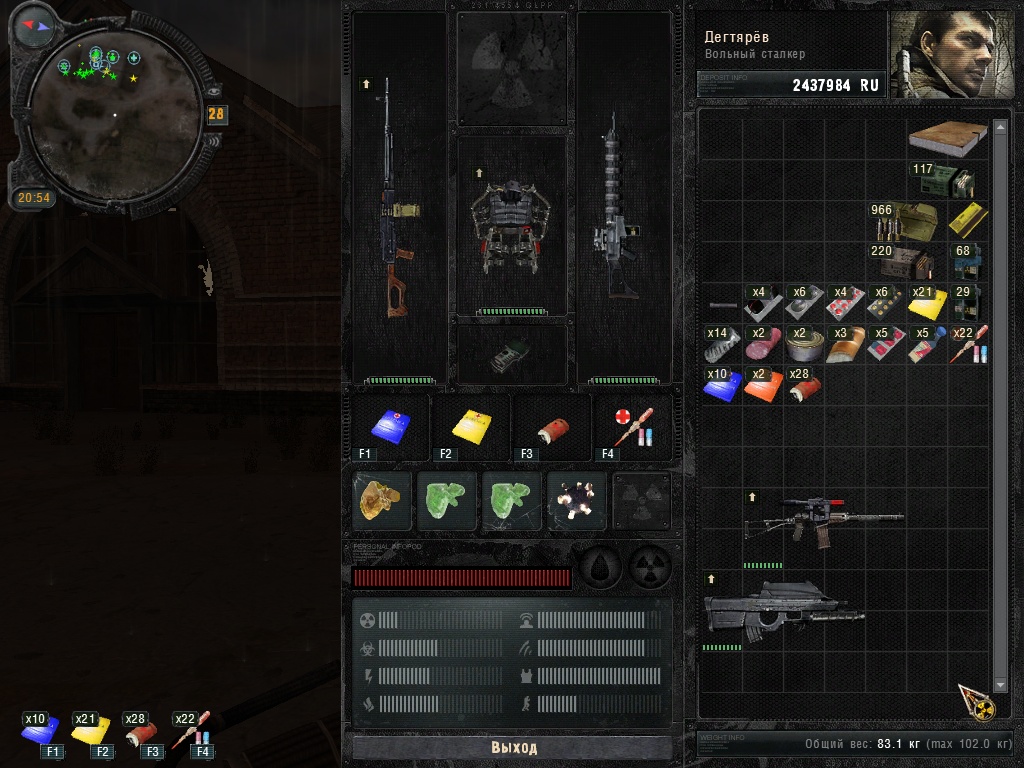Select the equipped exoskeleton armor slot

(x=511, y=226)
